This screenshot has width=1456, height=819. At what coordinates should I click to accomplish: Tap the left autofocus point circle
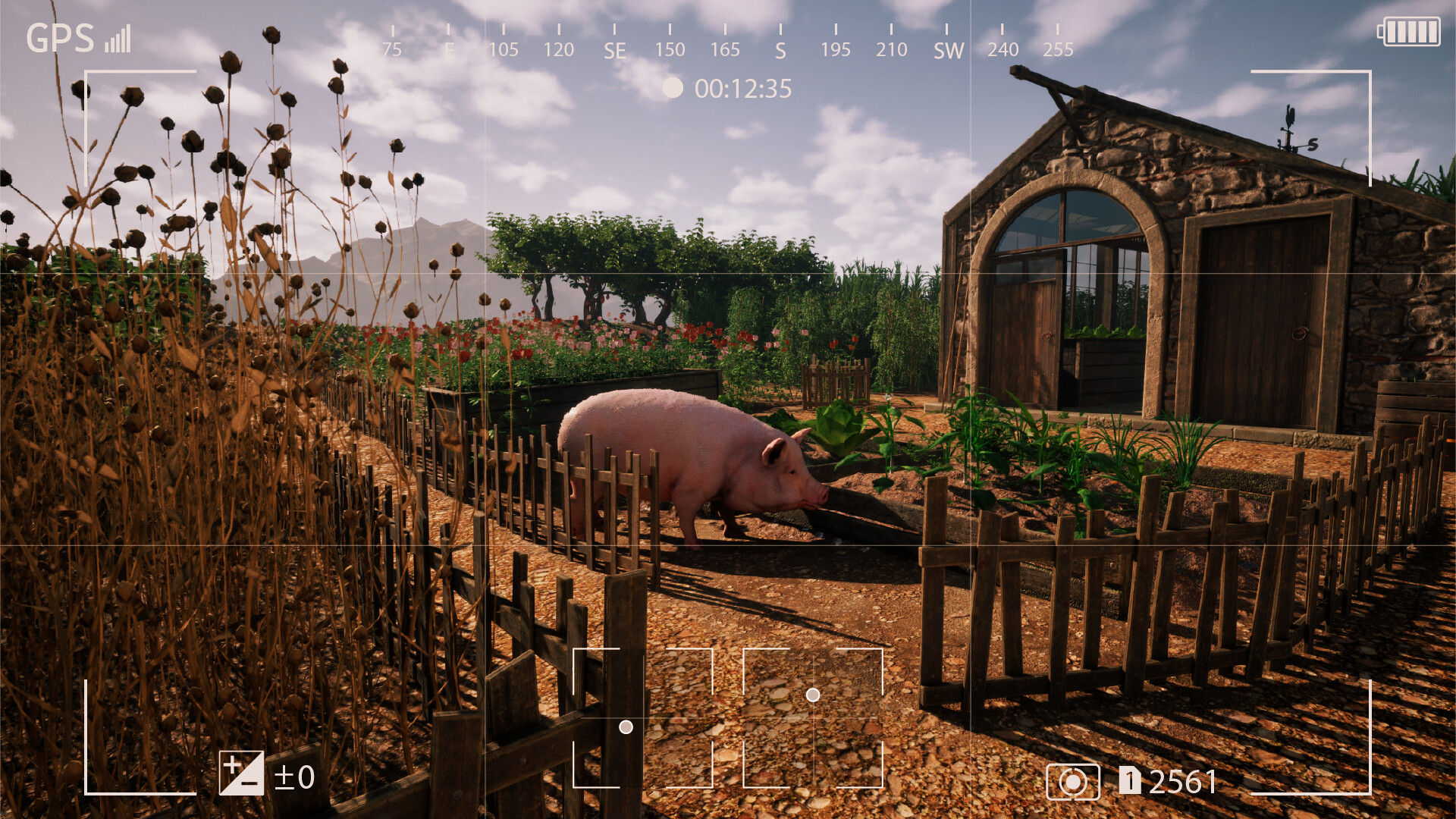coord(626,727)
